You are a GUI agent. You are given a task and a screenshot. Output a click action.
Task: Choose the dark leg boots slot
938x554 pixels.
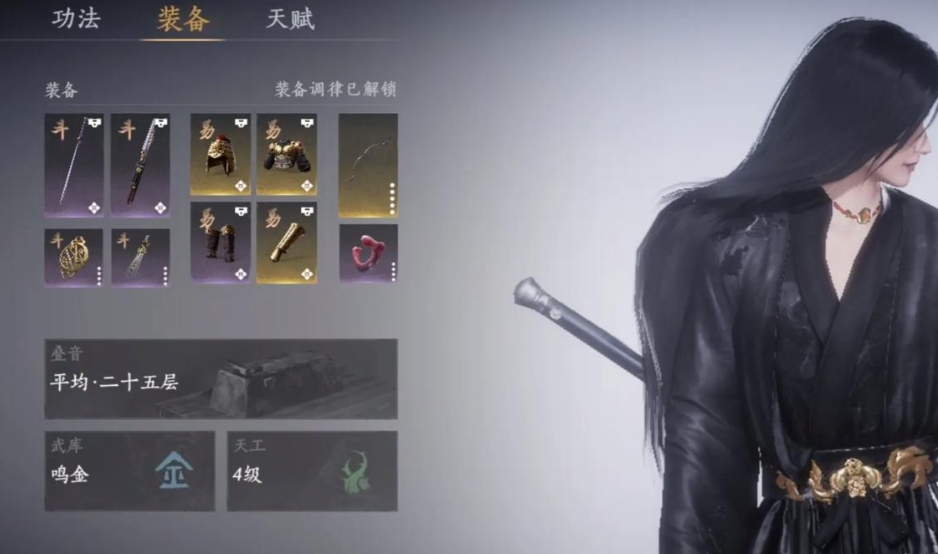pyautogui.click(x=220, y=243)
